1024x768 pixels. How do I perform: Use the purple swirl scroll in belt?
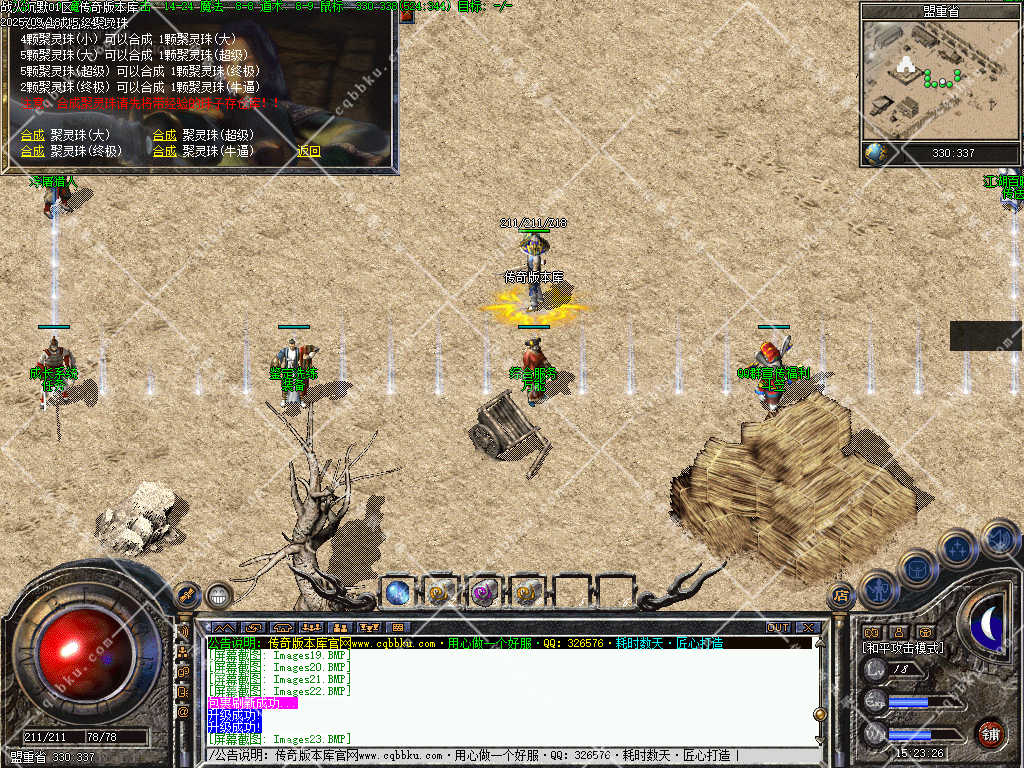point(485,592)
